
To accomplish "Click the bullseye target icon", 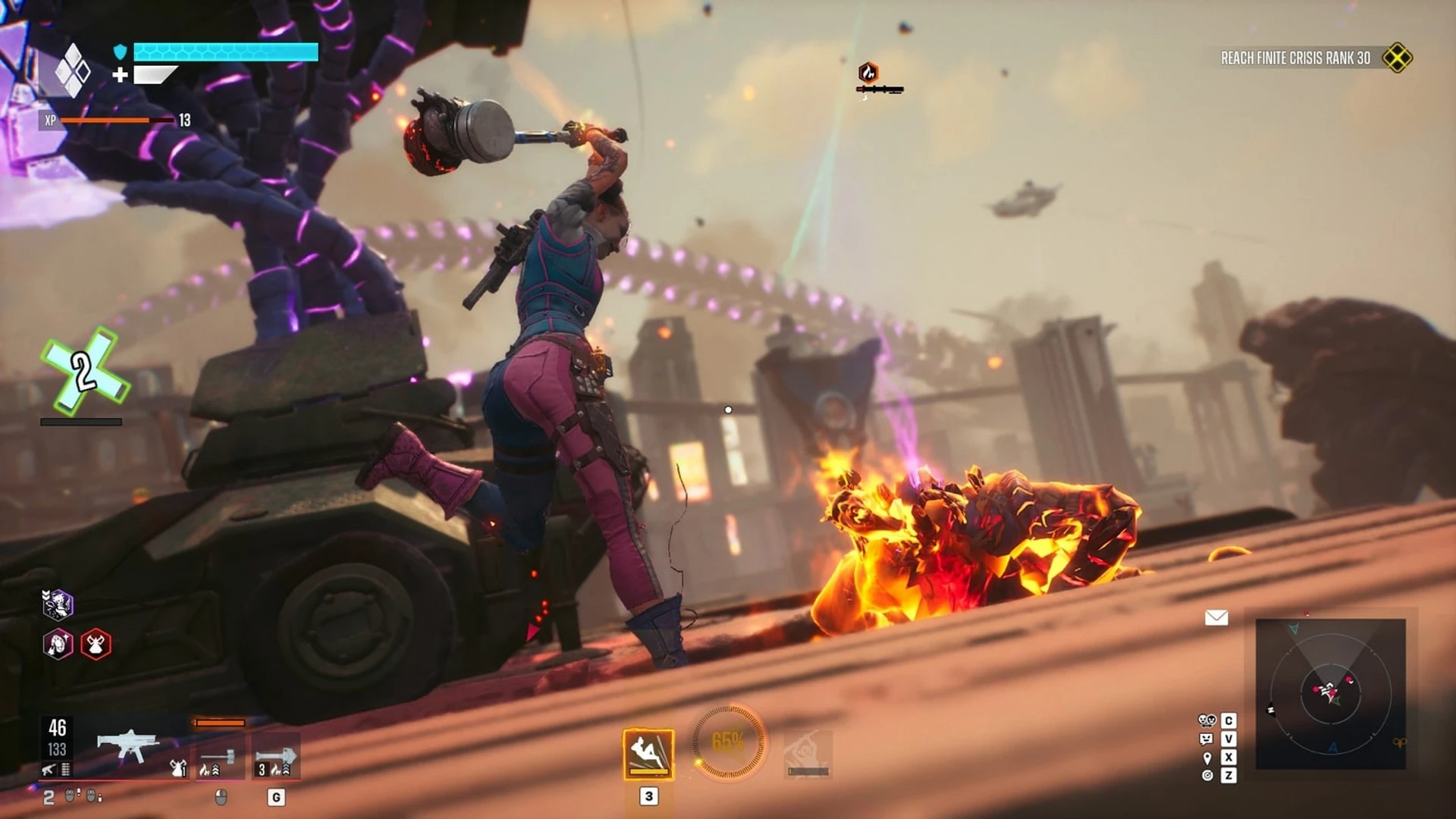I will point(1207,776).
